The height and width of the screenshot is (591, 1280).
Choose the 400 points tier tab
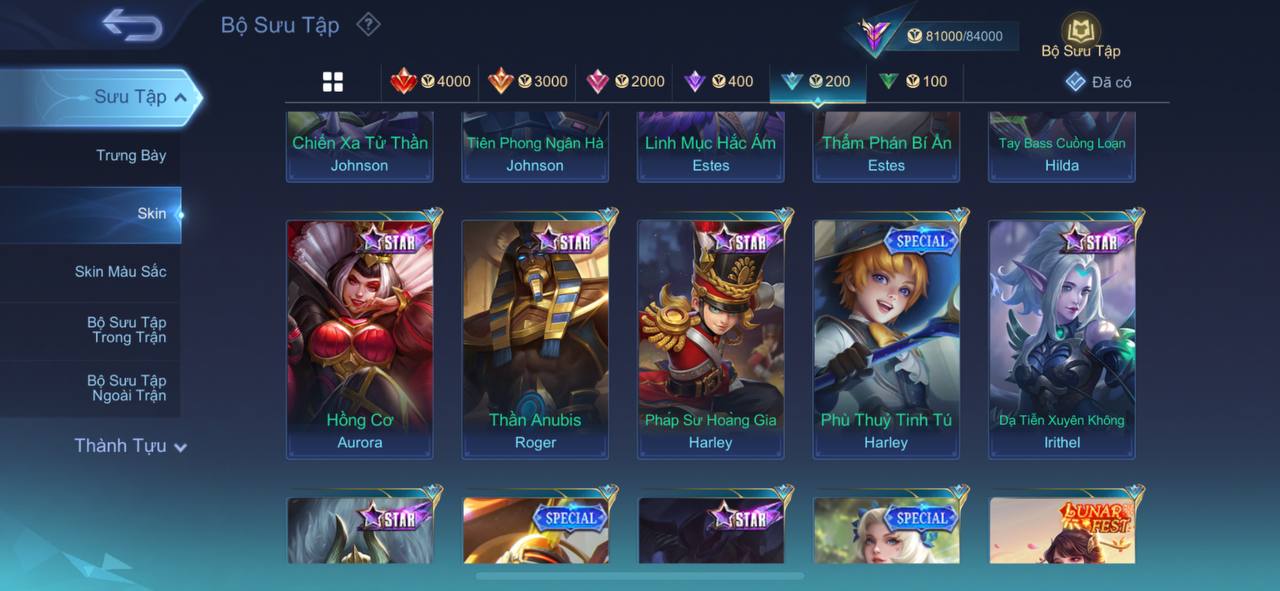click(x=719, y=82)
